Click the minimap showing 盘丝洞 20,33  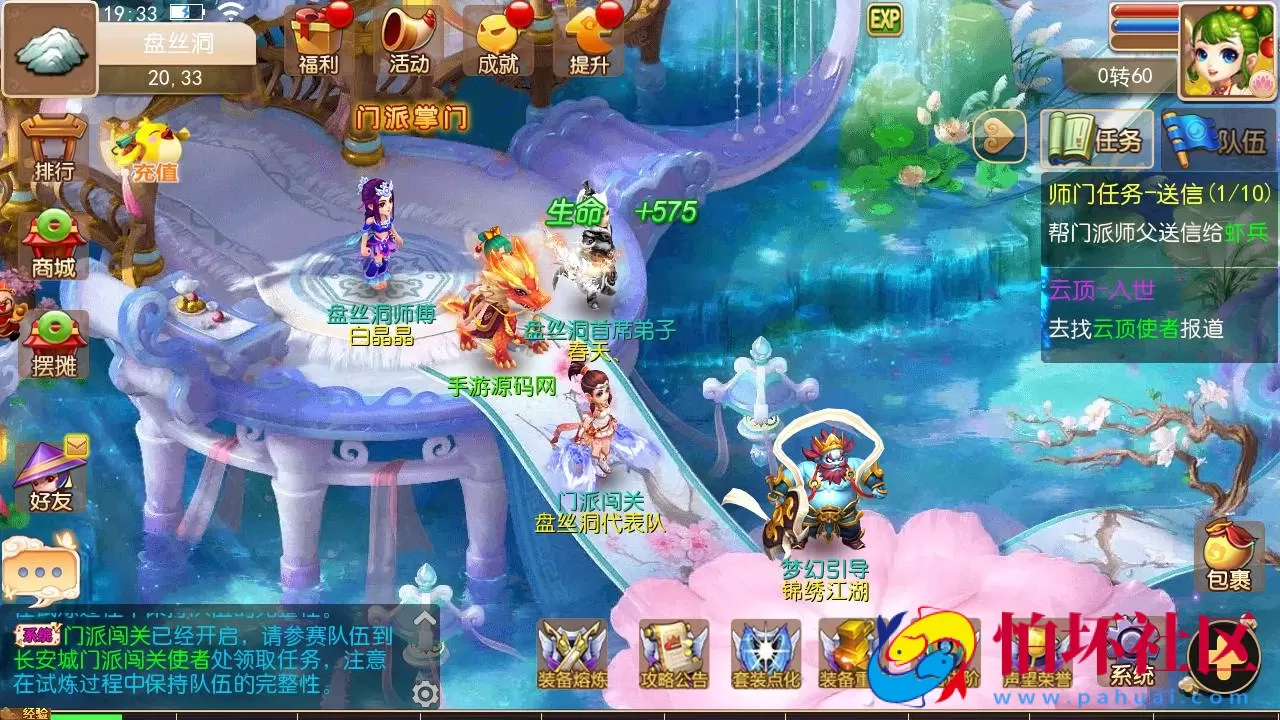tap(50, 50)
